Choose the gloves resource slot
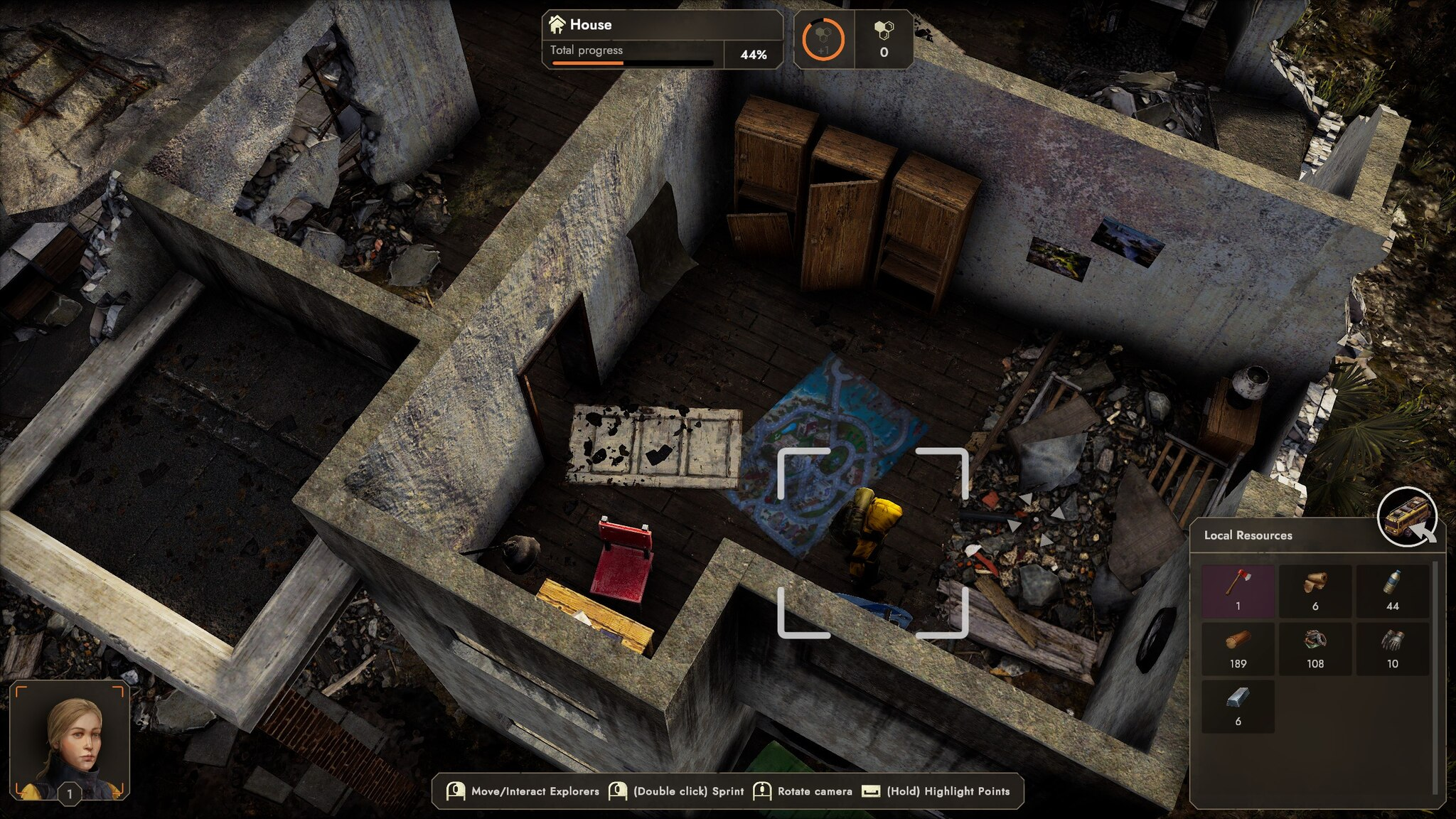The width and height of the screenshot is (1456, 819). pos(1392,648)
